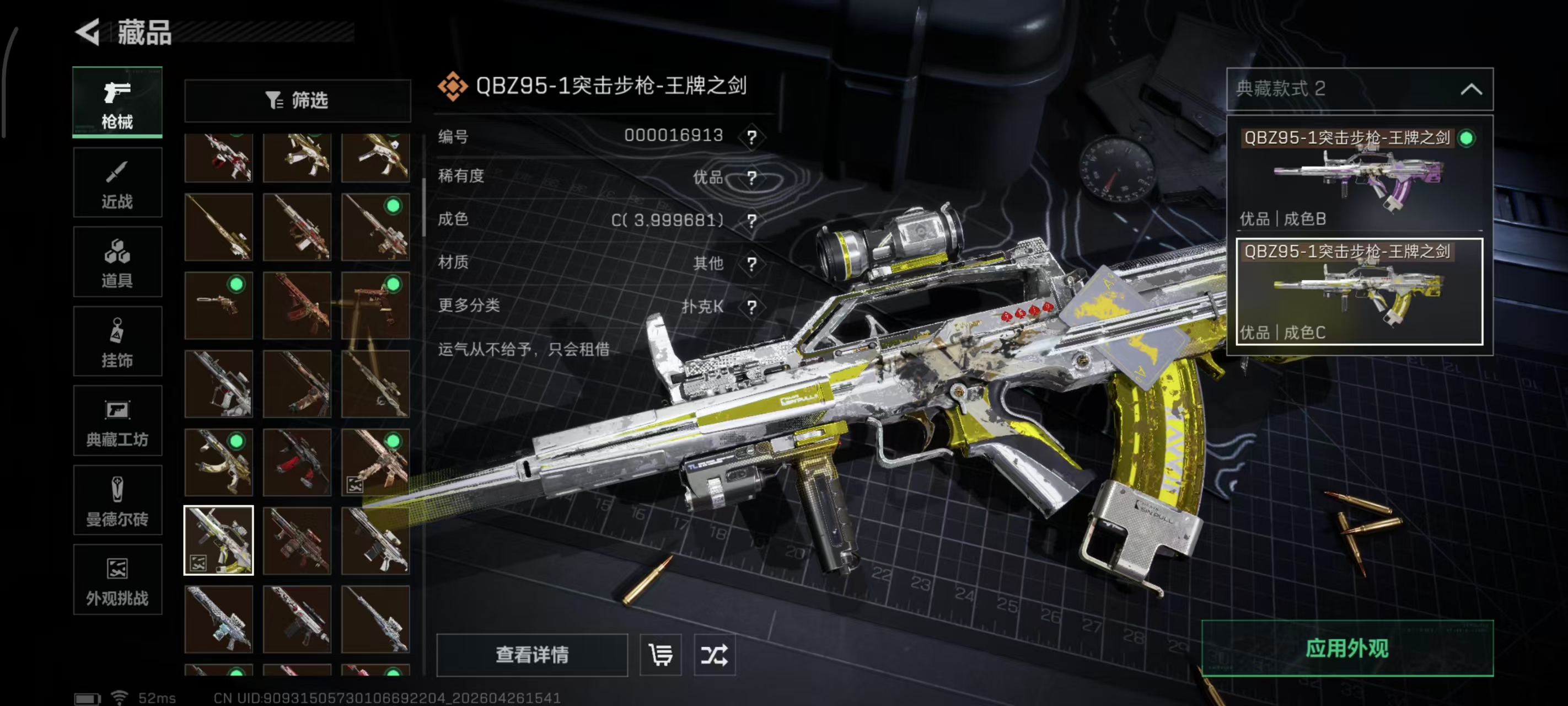Open the 近战 melee weapons category
Image resolution: width=1568 pixels, height=706 pixels.
117,182
